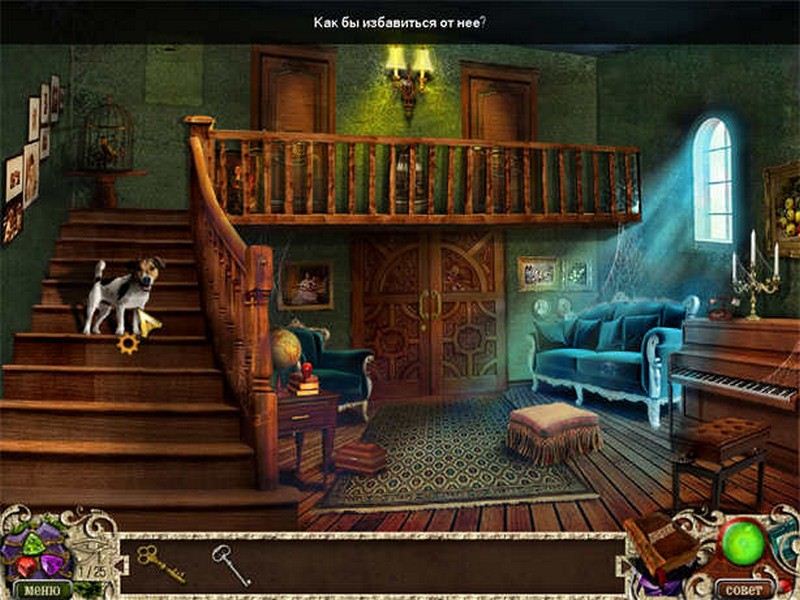Open the меню (menu) button
The width and height of the screenshot is (800, 600).
click(x=35, y=589)
